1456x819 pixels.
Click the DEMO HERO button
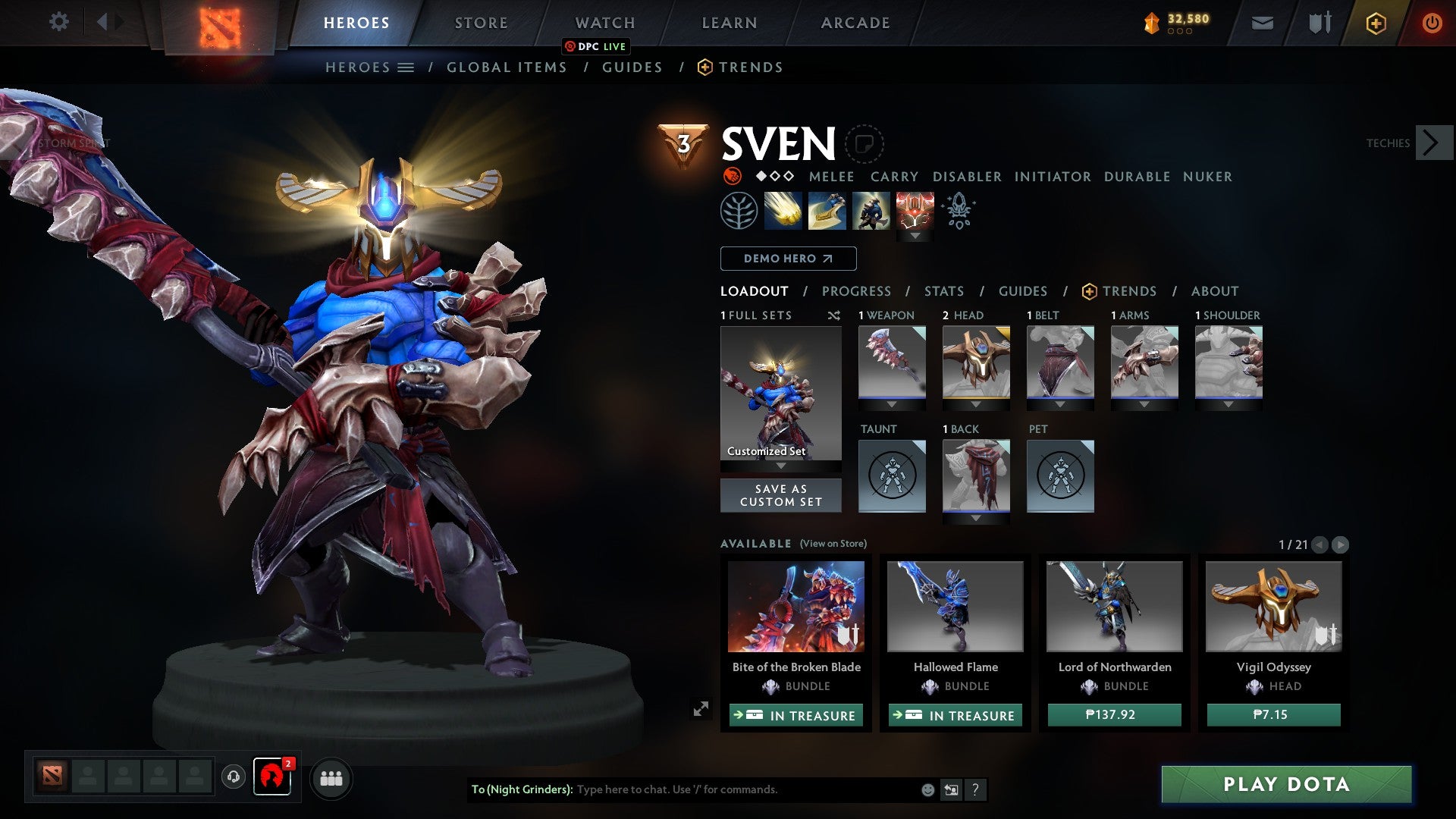[x=787, y=259]
